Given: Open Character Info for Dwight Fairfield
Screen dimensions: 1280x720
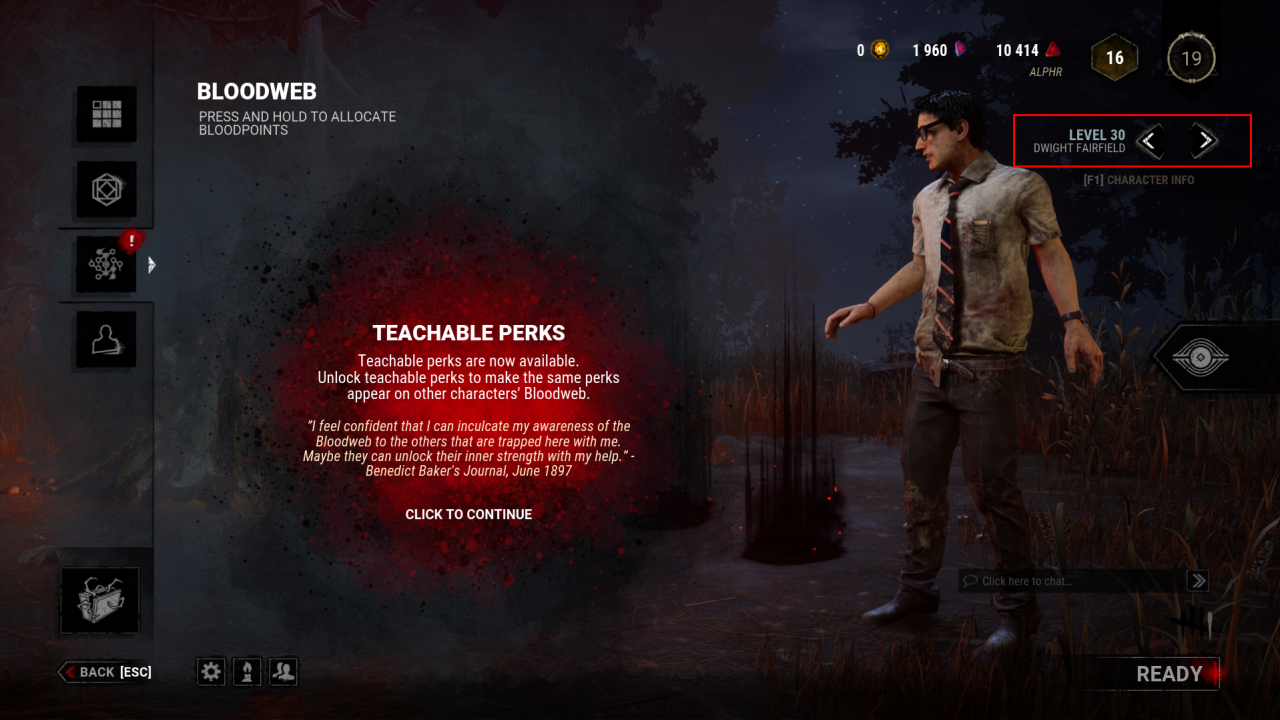Looking at the screenshot, I should click(1138, 179).
